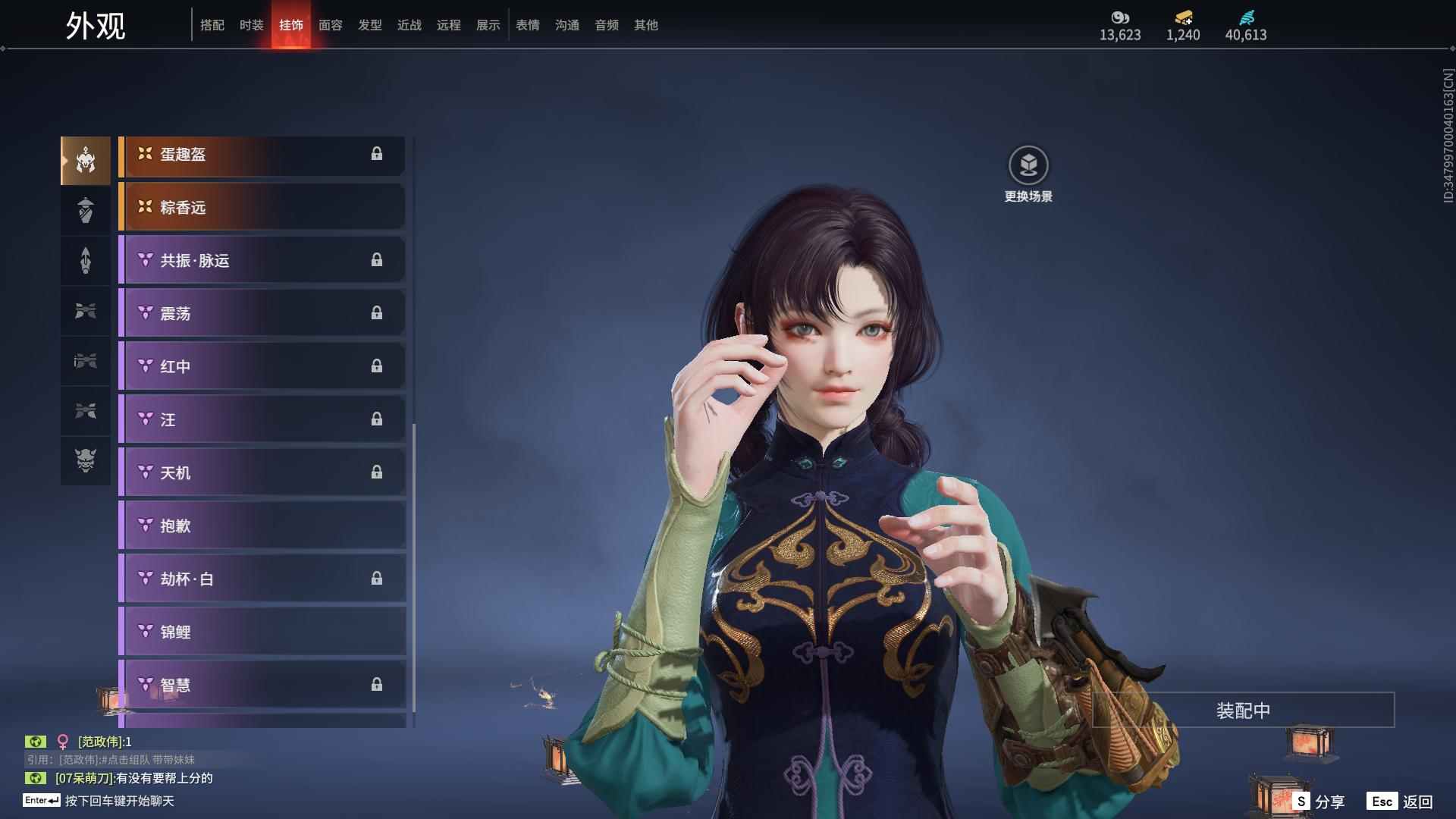
Task: Go to the 发型 tab
Action: coord(369,25)
